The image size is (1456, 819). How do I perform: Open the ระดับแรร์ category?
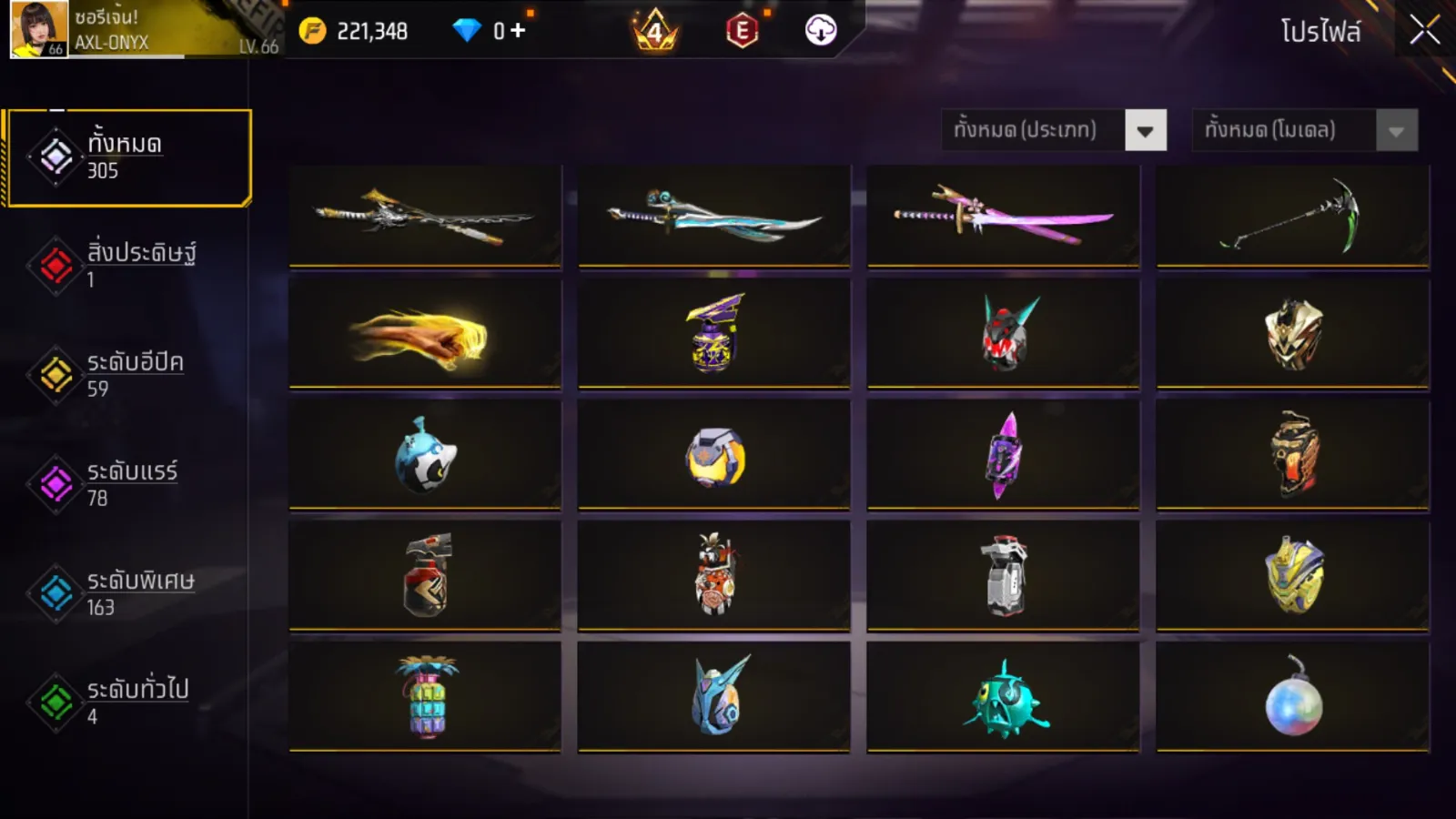pos(128,483)
